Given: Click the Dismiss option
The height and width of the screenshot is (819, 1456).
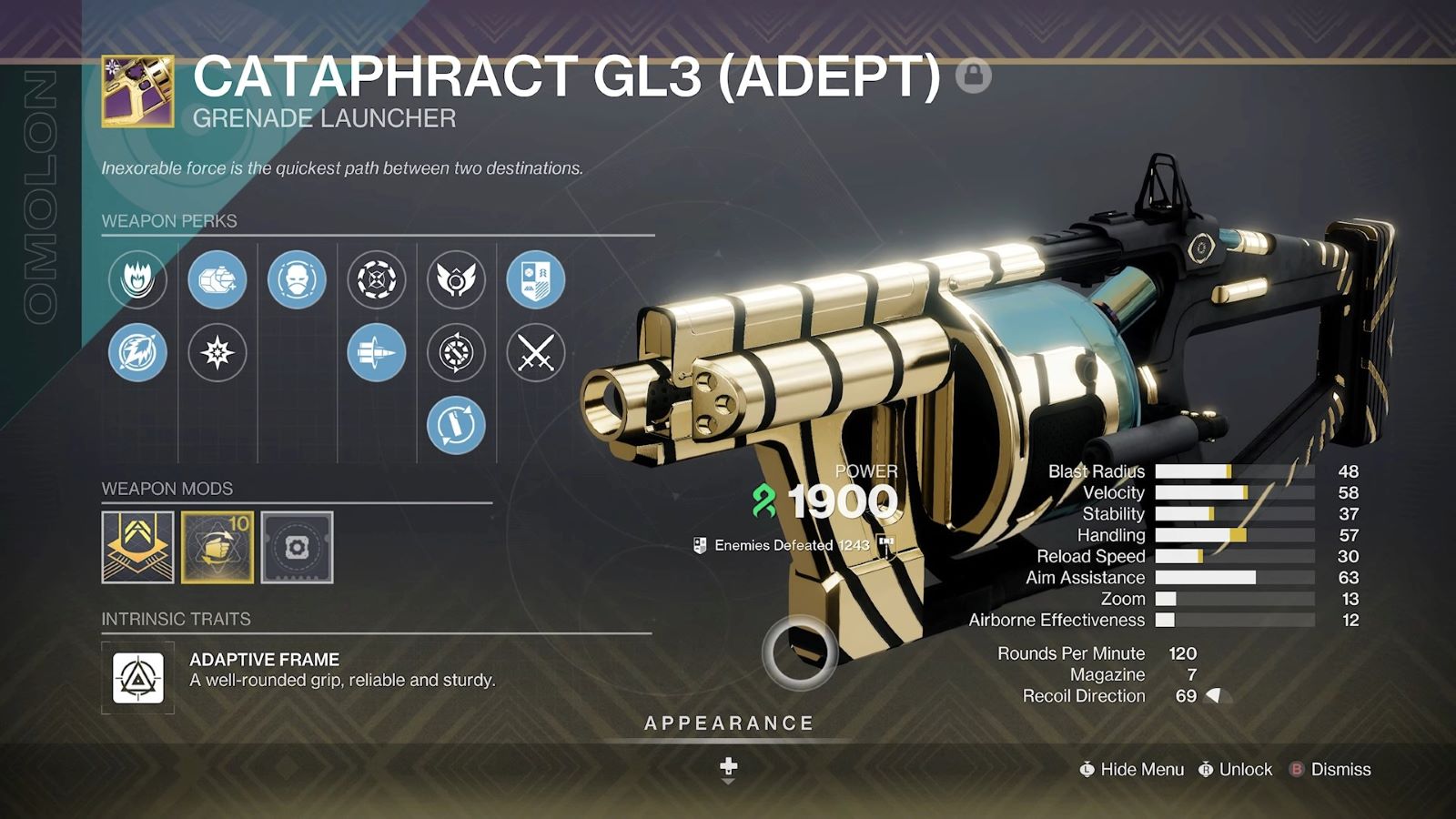Looking at the screenshot, I should tap(1340, 769).
